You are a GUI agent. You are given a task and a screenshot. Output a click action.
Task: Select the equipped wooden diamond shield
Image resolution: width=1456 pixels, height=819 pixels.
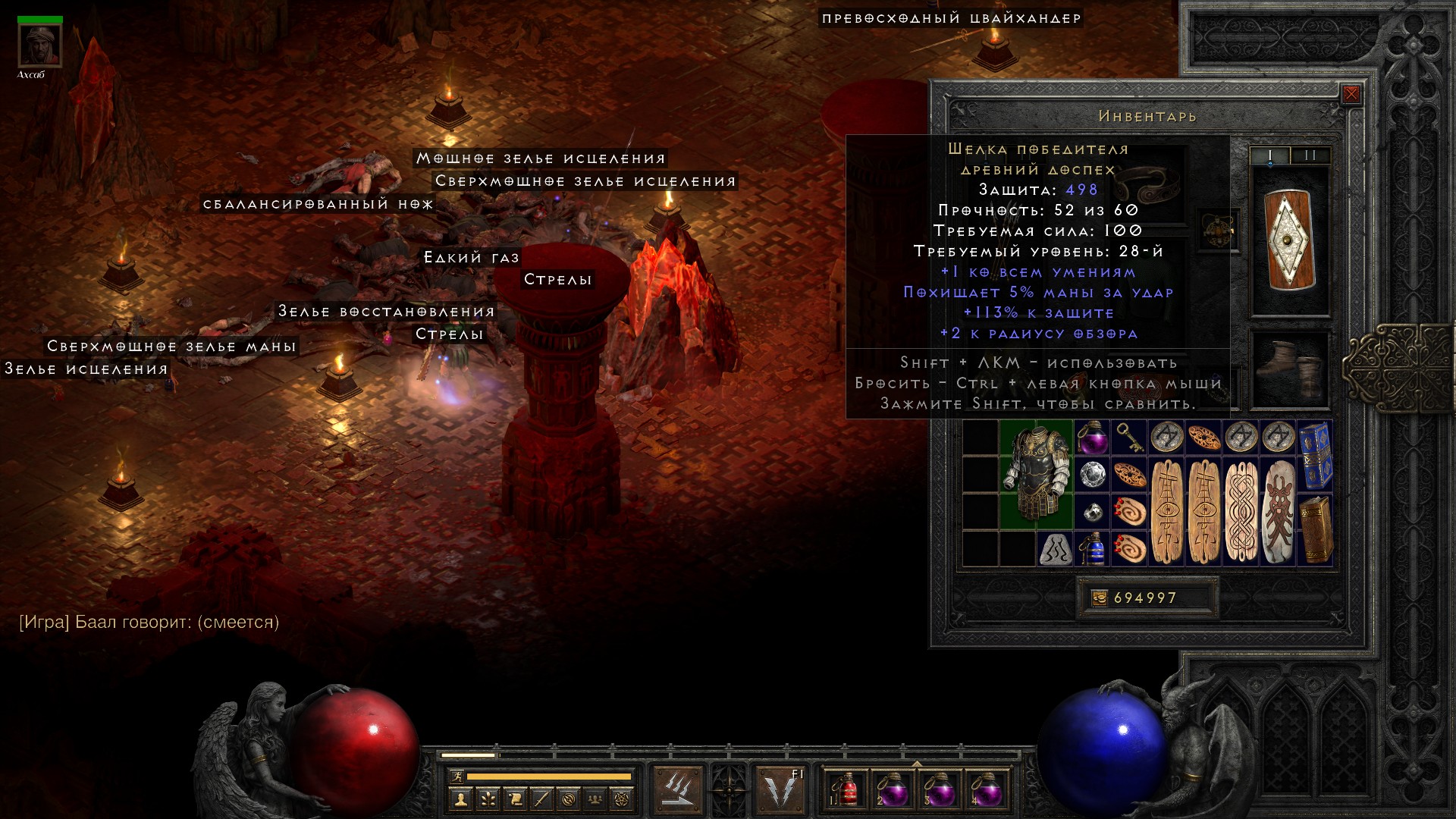(x=1290, y=240)
